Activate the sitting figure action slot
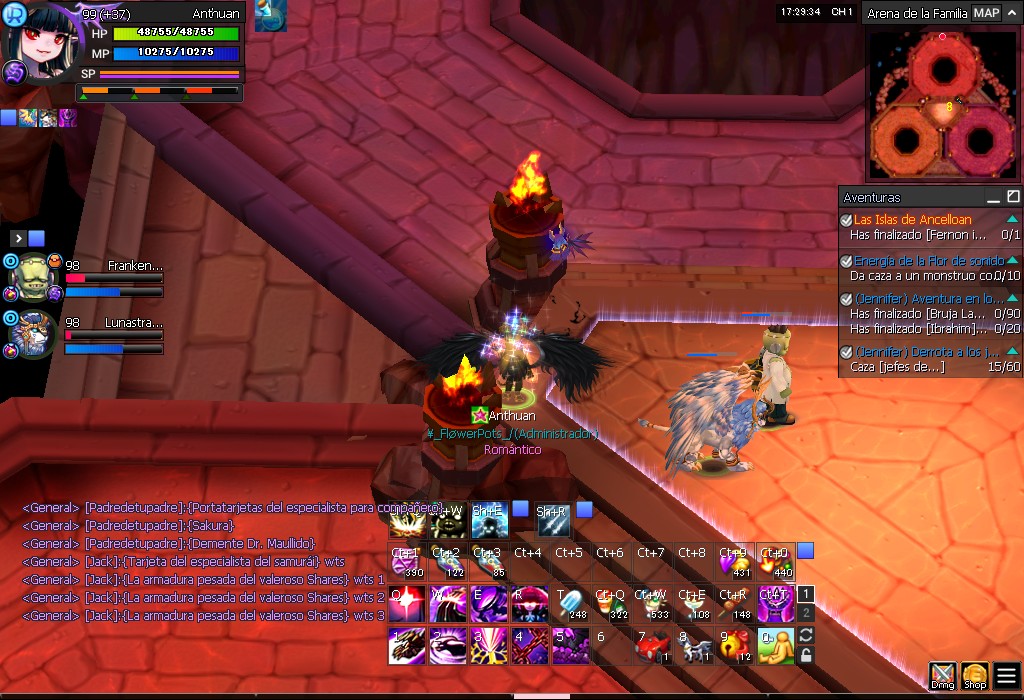The image size is (1024, 700). 775,647
